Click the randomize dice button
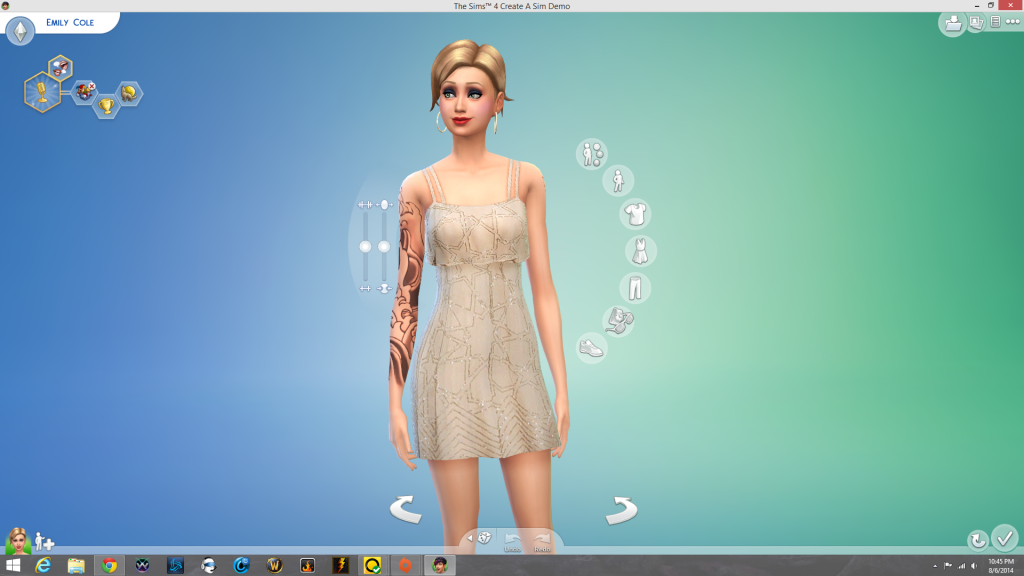Screen dimensions: 1024x576 click(484, 538)
